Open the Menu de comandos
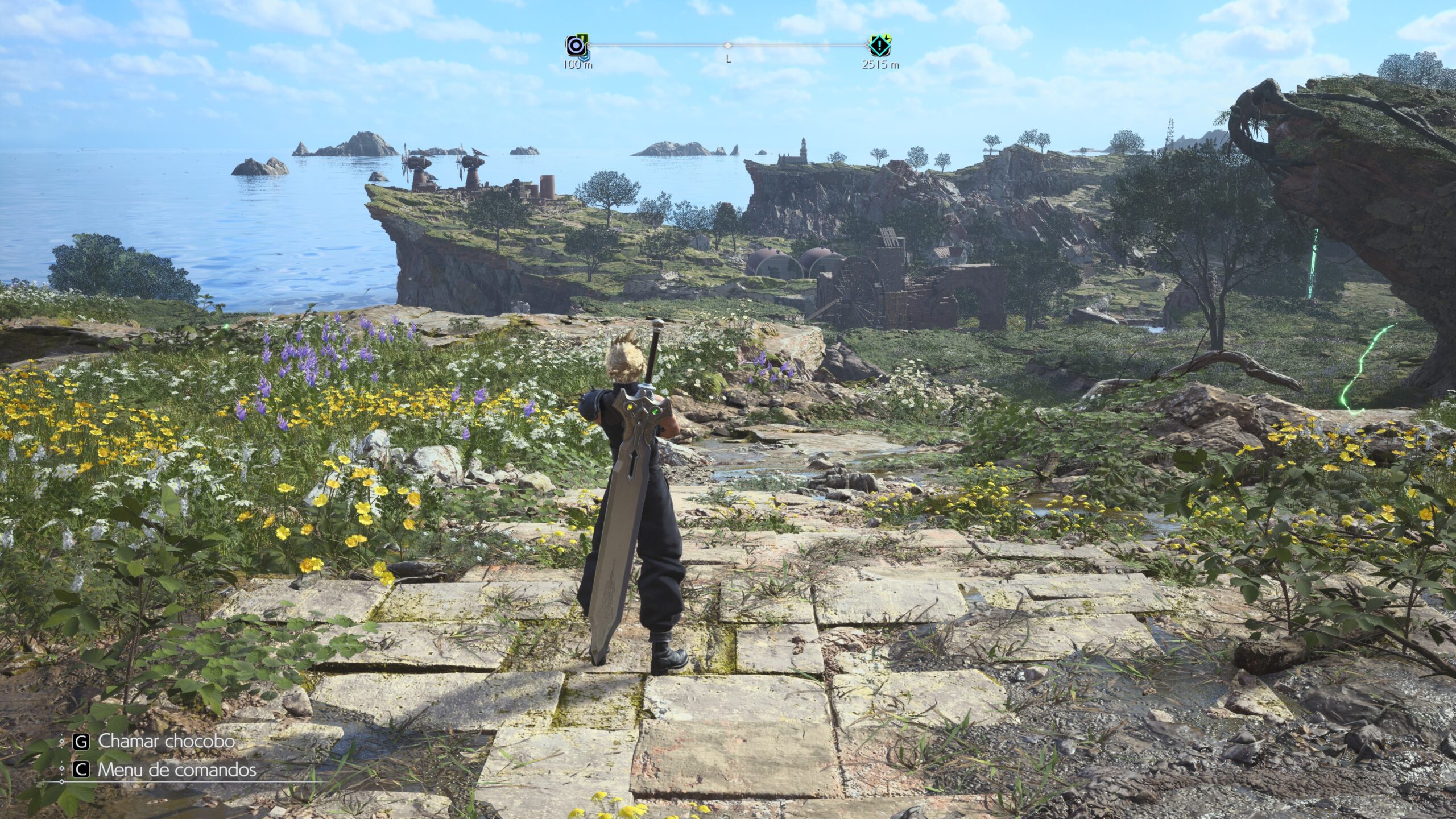The image size is (1456, 819). (x=176, y=770)
